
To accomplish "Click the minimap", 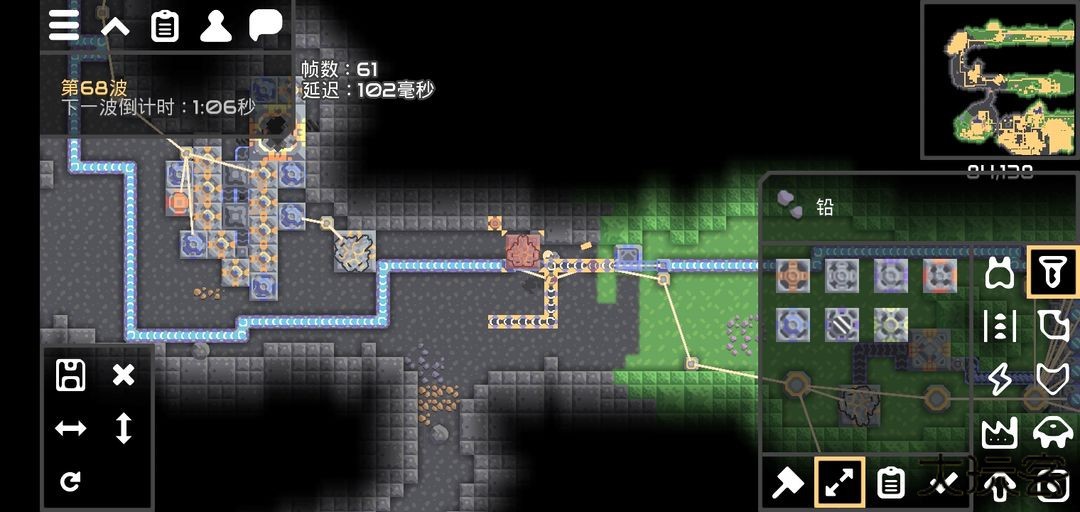I will pos(999,80).
